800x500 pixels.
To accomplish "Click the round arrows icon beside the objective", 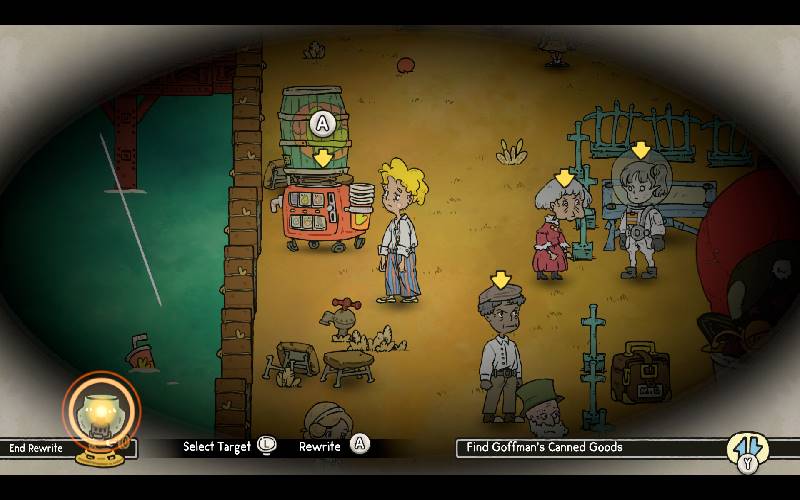I will click(x=747, y=447).
